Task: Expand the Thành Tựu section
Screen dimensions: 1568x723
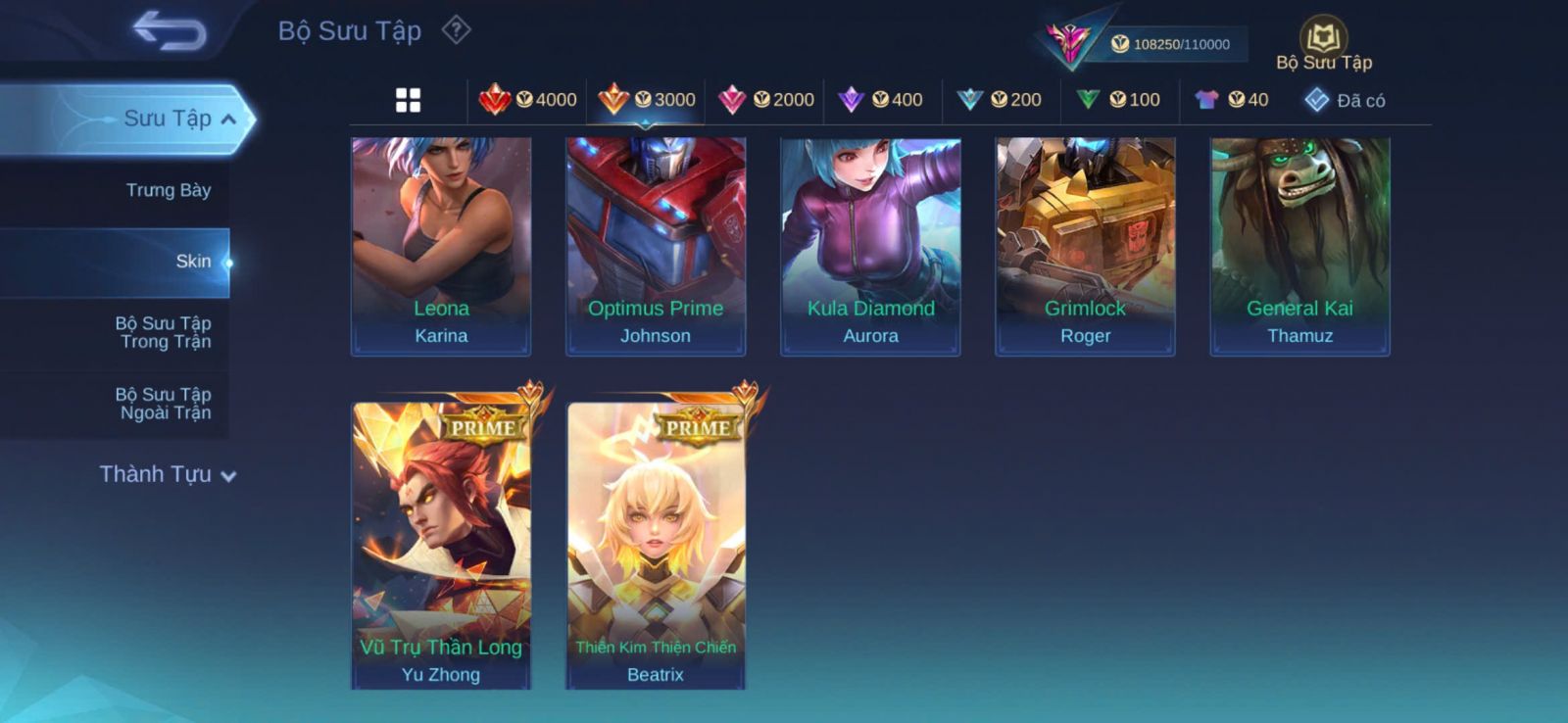Action: pyautogui.click(x=168, y=475)
